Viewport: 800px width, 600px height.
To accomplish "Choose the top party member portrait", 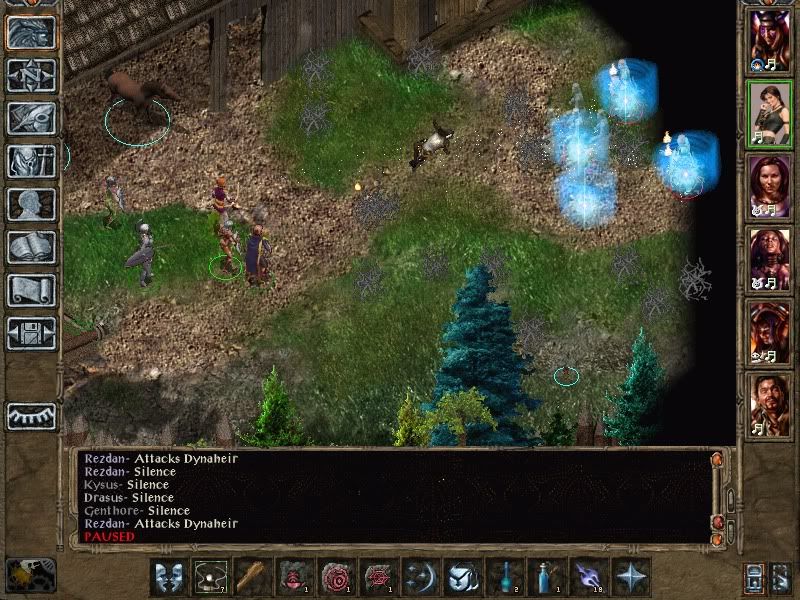I will [770, 42].
